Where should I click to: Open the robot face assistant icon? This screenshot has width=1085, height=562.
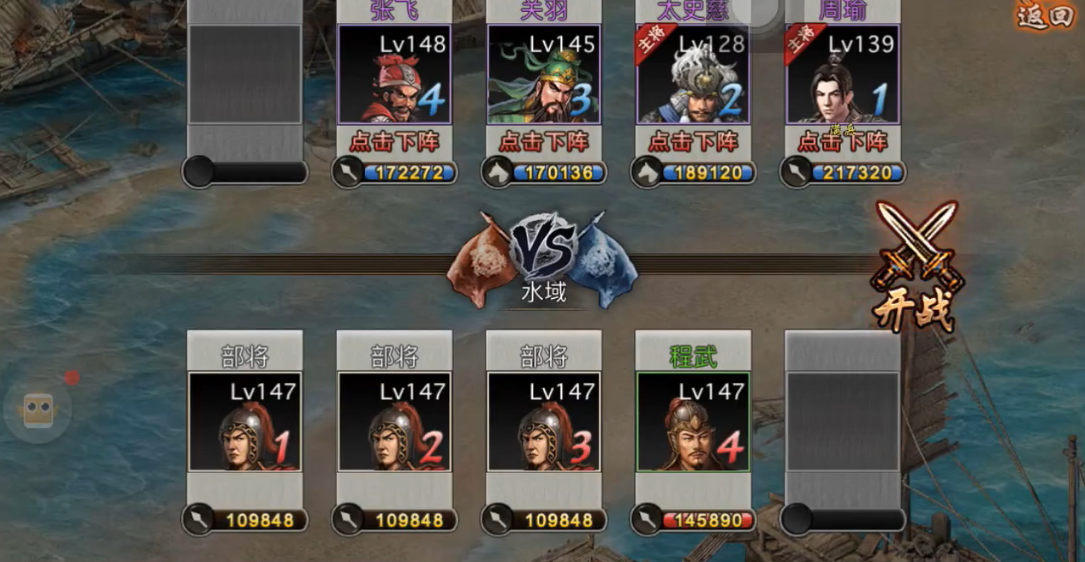click(x=38, y=410)
